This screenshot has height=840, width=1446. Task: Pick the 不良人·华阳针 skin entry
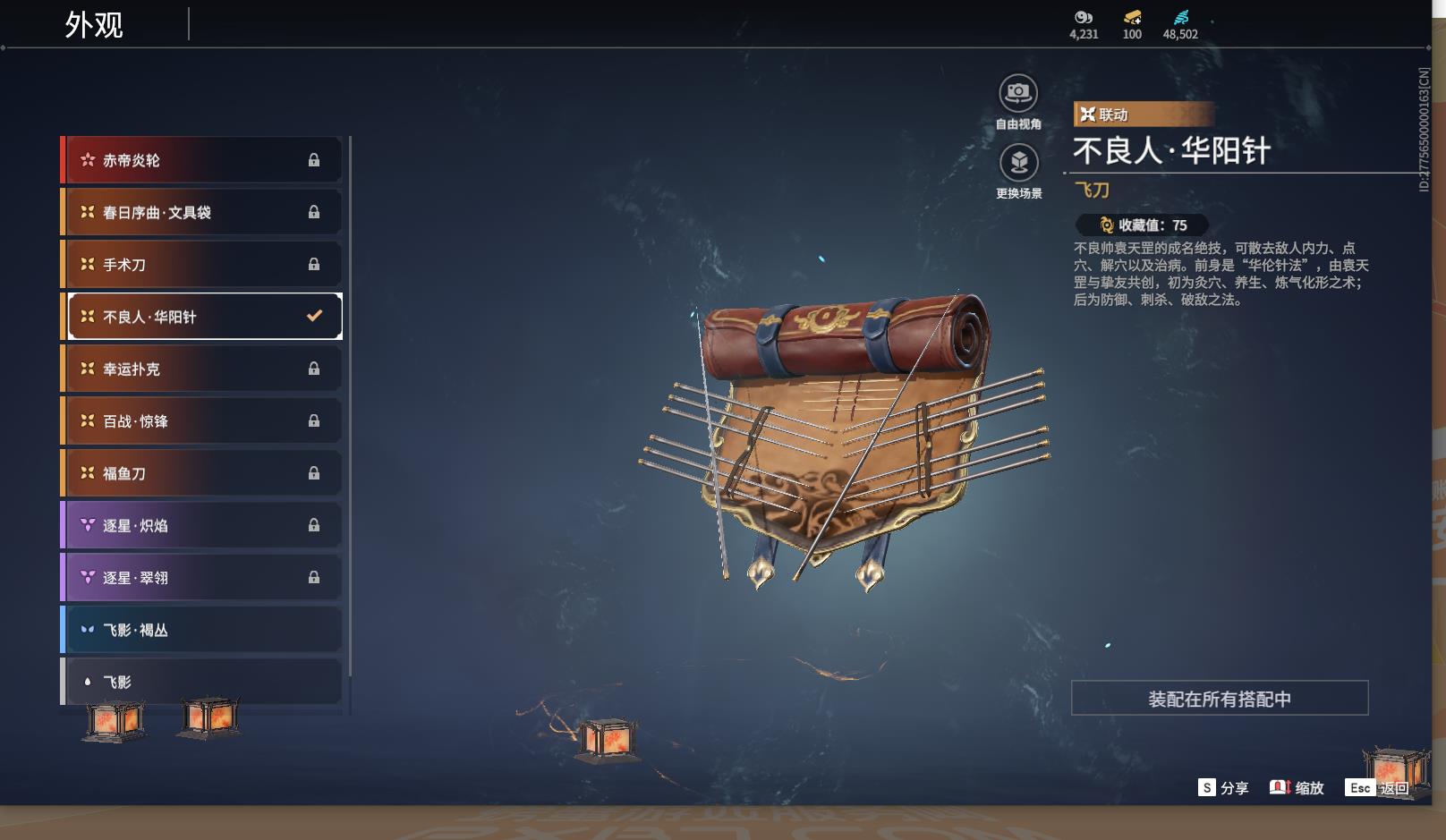click(203, 317)
